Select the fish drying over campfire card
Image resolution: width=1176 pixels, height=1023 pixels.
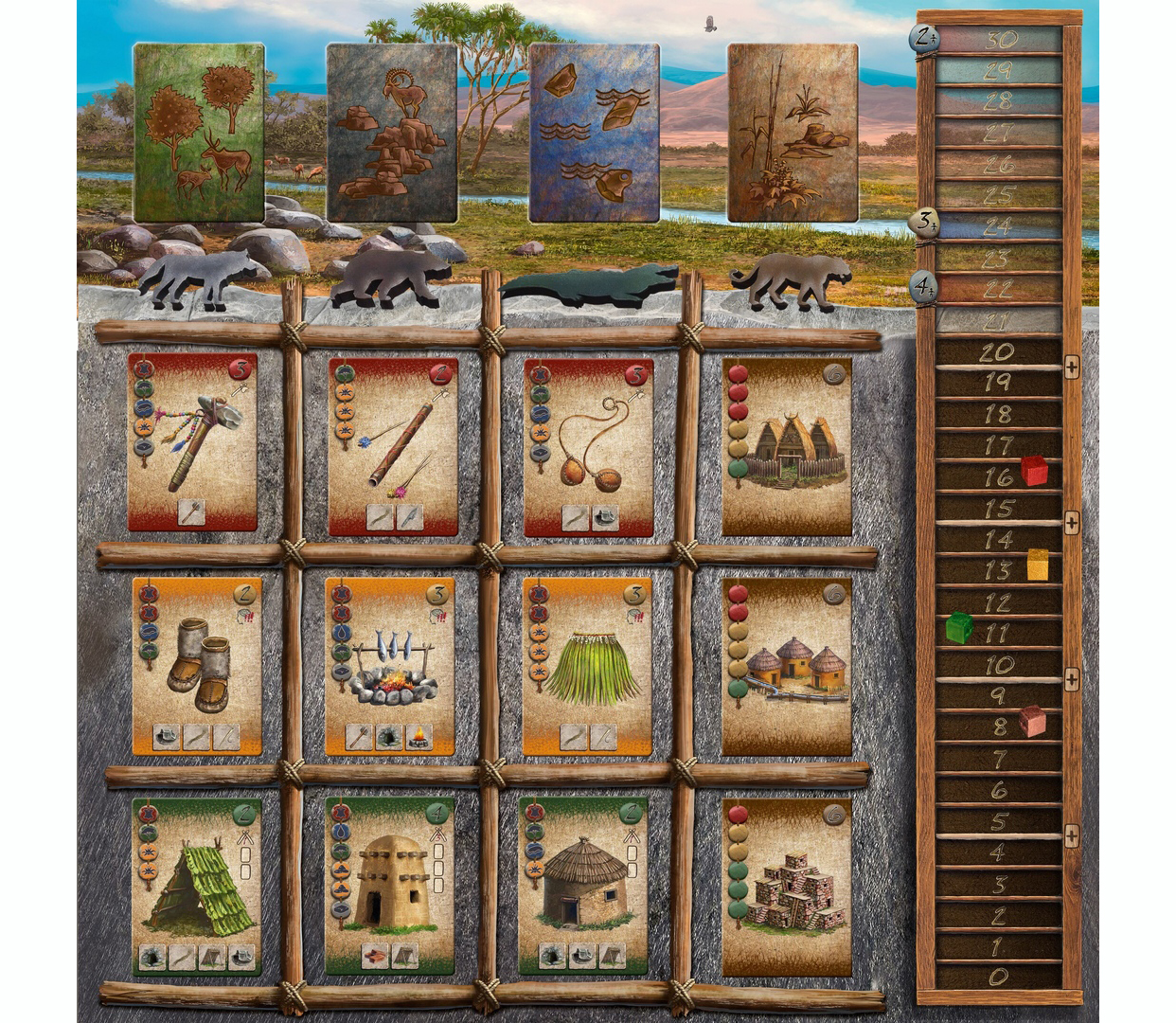pyautogui.click(x=390, y=666)
